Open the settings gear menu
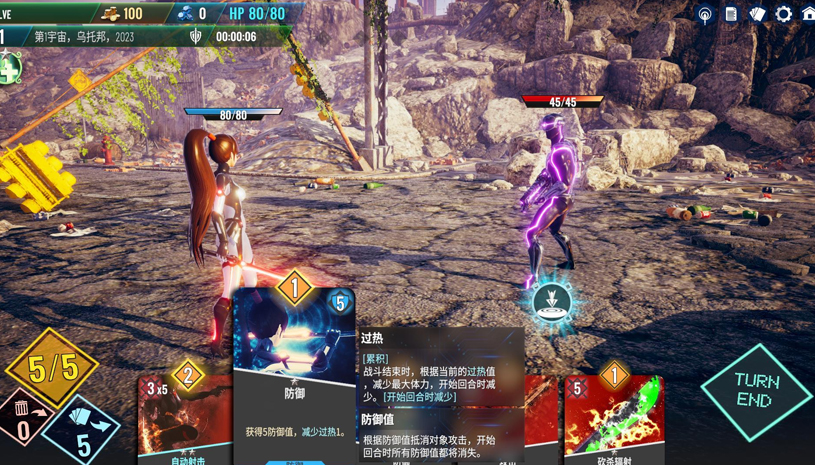 click(783, 14)
